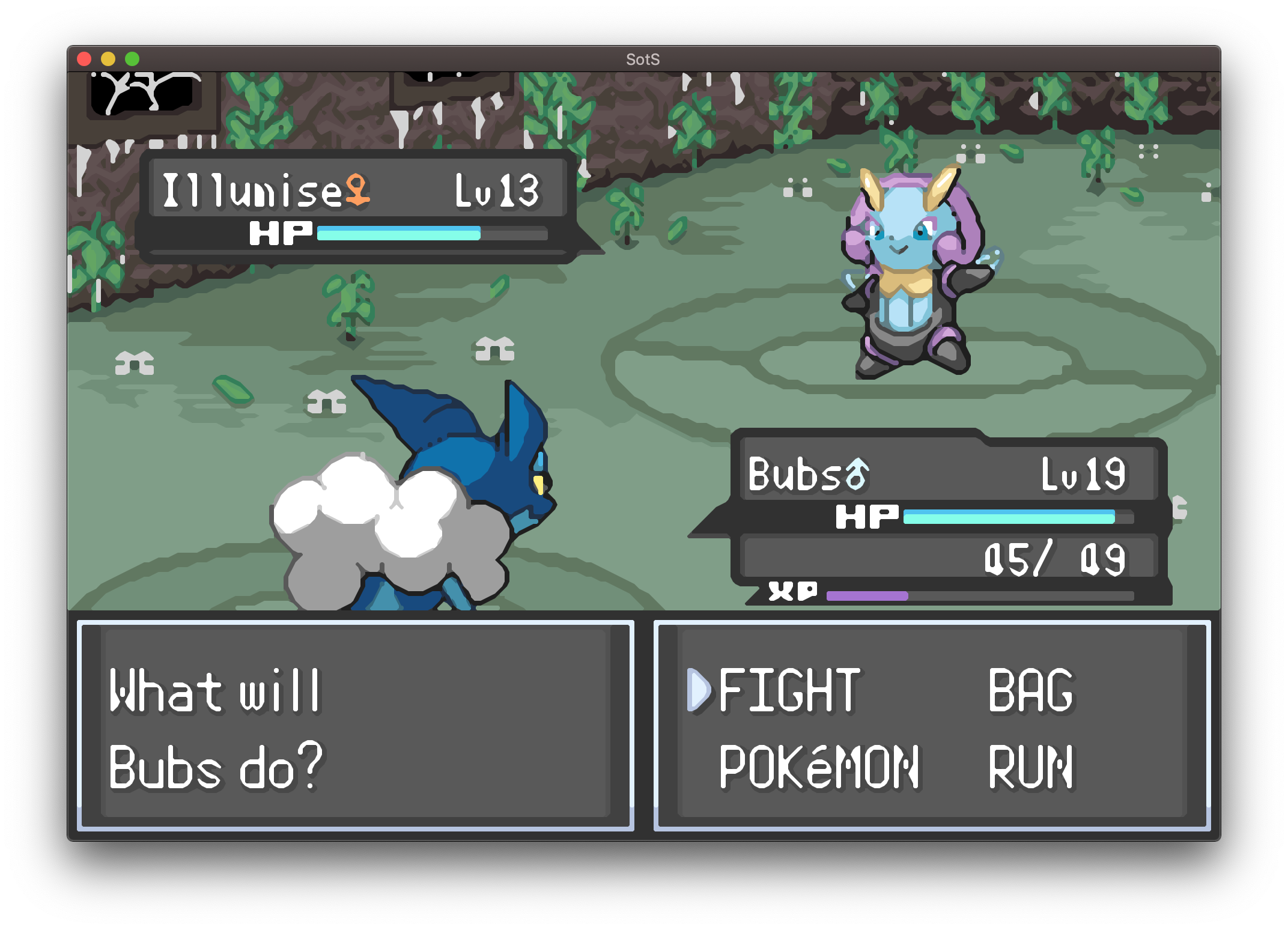Click the SotS window title
Screen dimensions: 1288x930
[x=643, y=59]
